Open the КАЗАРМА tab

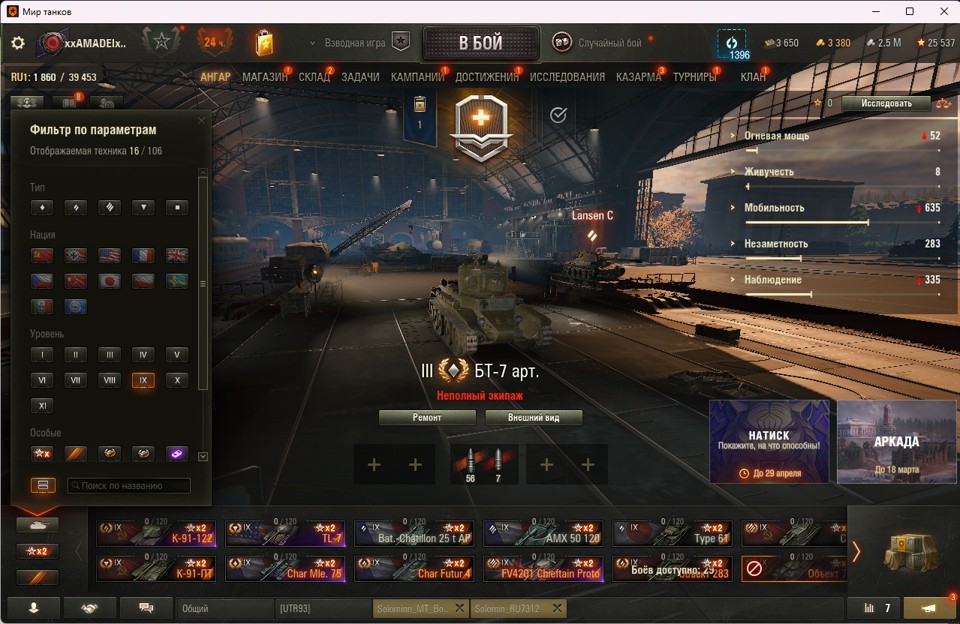coord(638,77)
